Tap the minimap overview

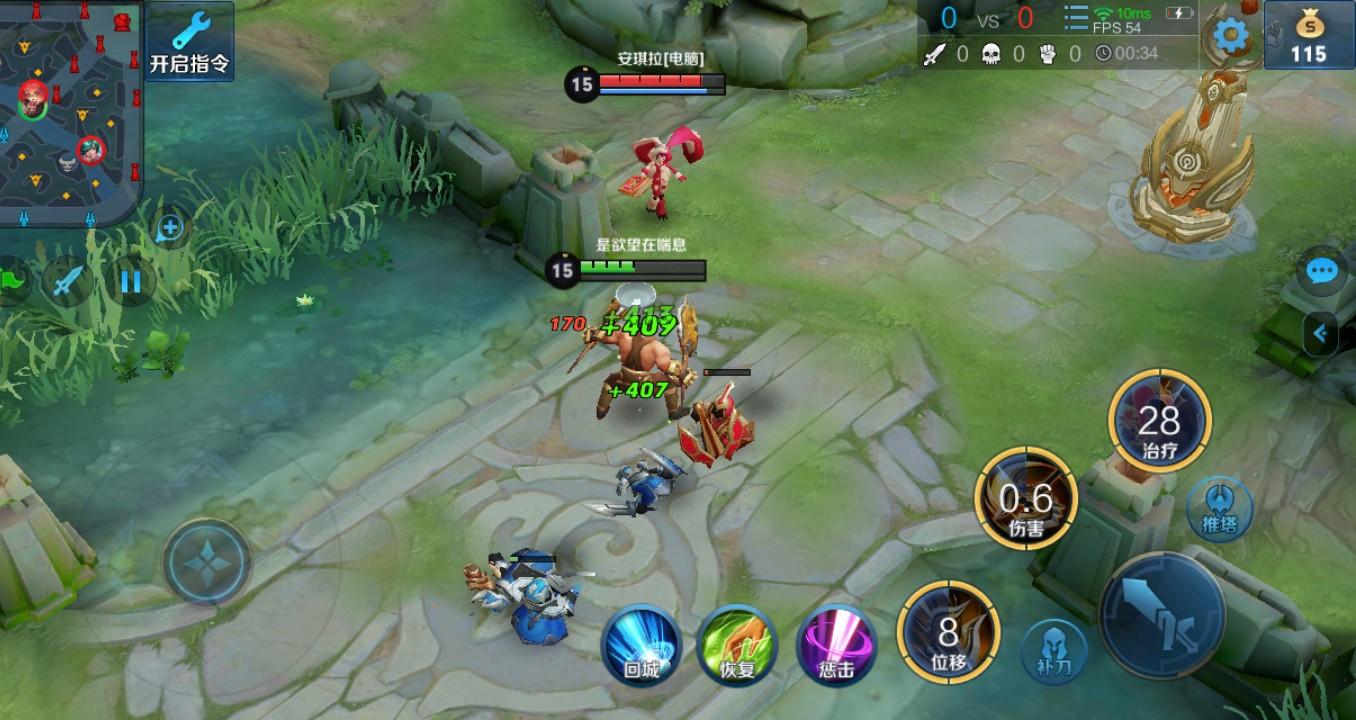(x=70, y=110)
